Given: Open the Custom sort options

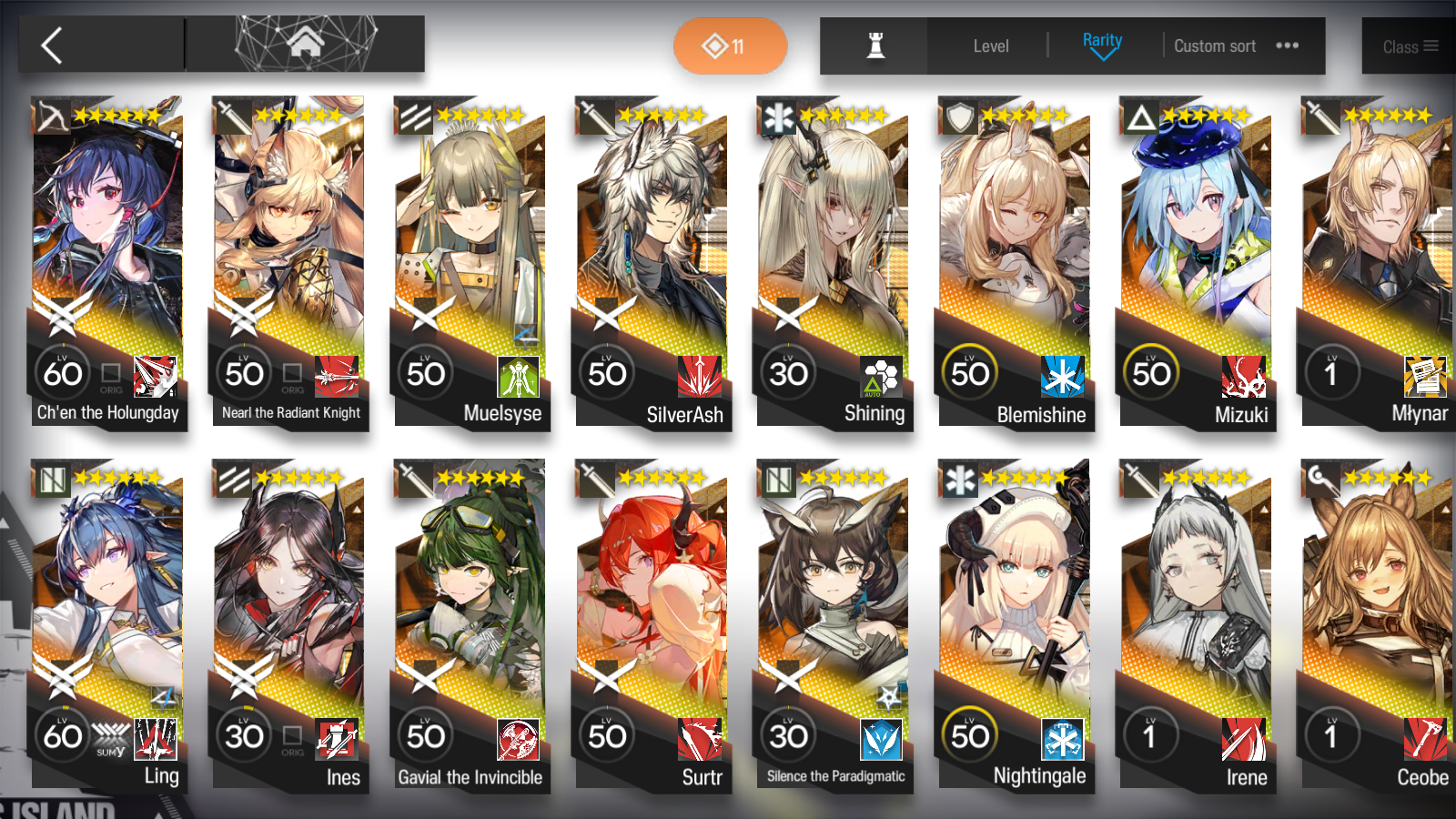Looking at the screenshot, I should point(1215,45).
